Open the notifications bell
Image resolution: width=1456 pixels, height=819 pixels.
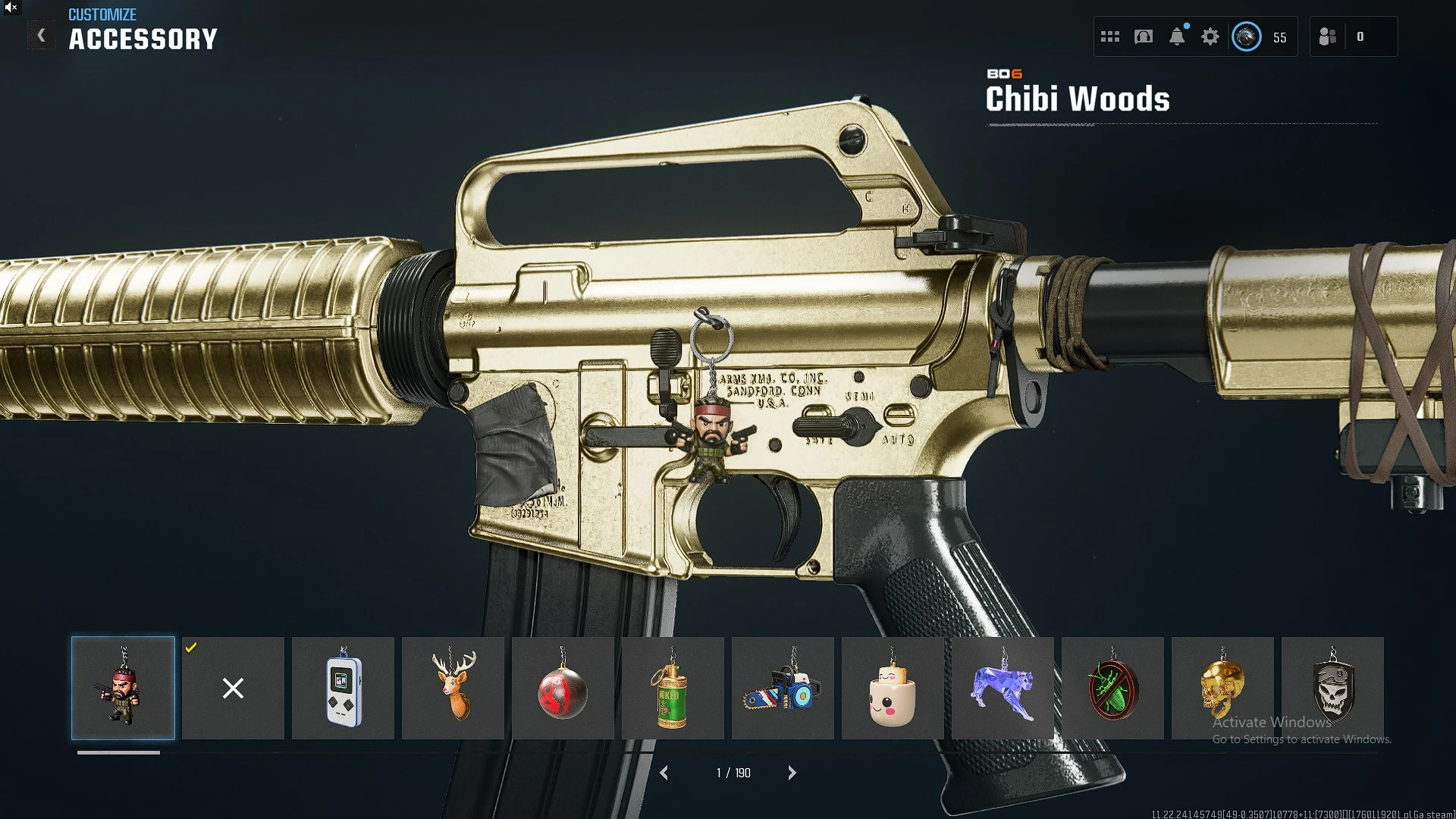pos(1177,36)
